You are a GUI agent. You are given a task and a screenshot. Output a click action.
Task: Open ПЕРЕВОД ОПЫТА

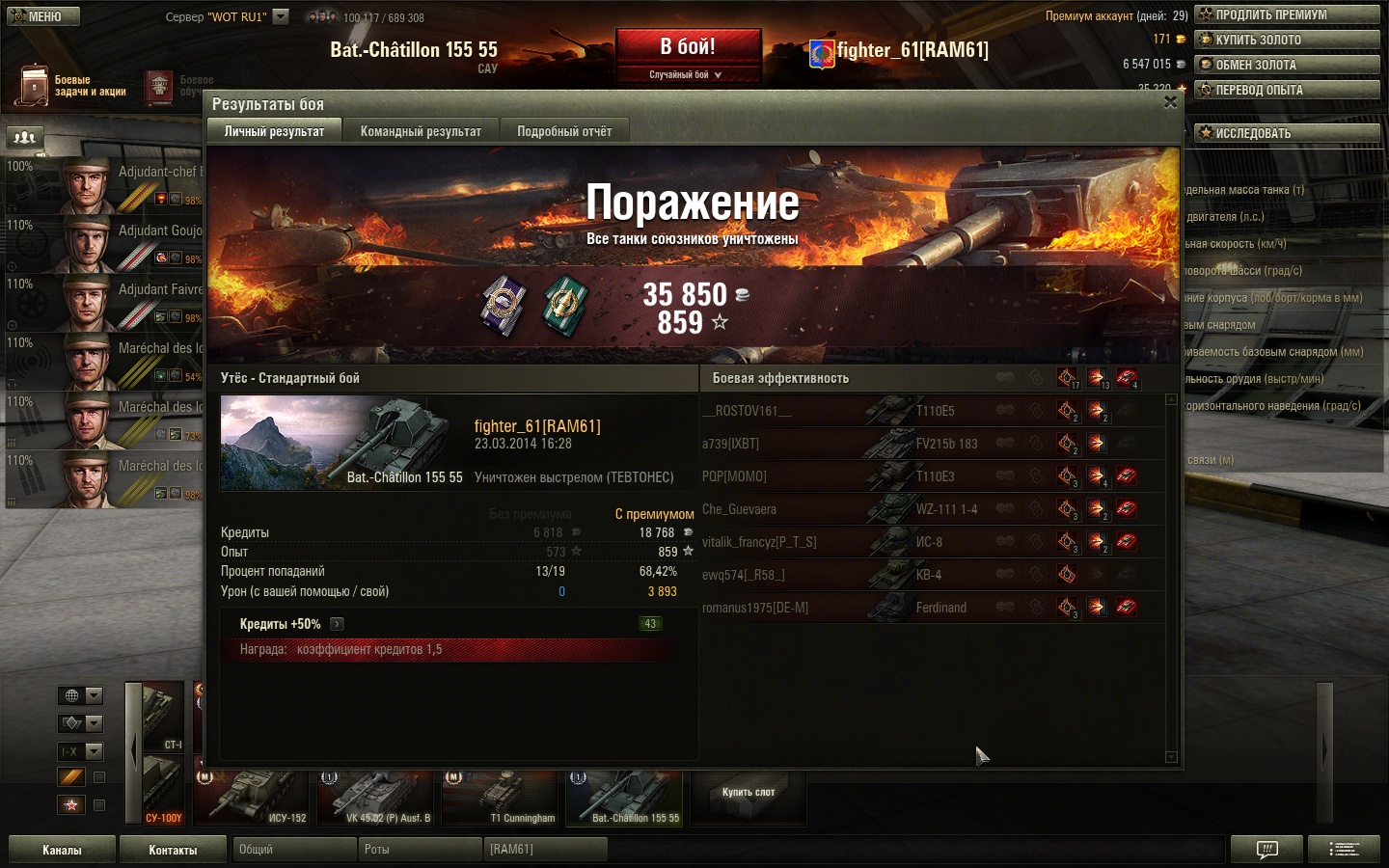pos(1287,90)
